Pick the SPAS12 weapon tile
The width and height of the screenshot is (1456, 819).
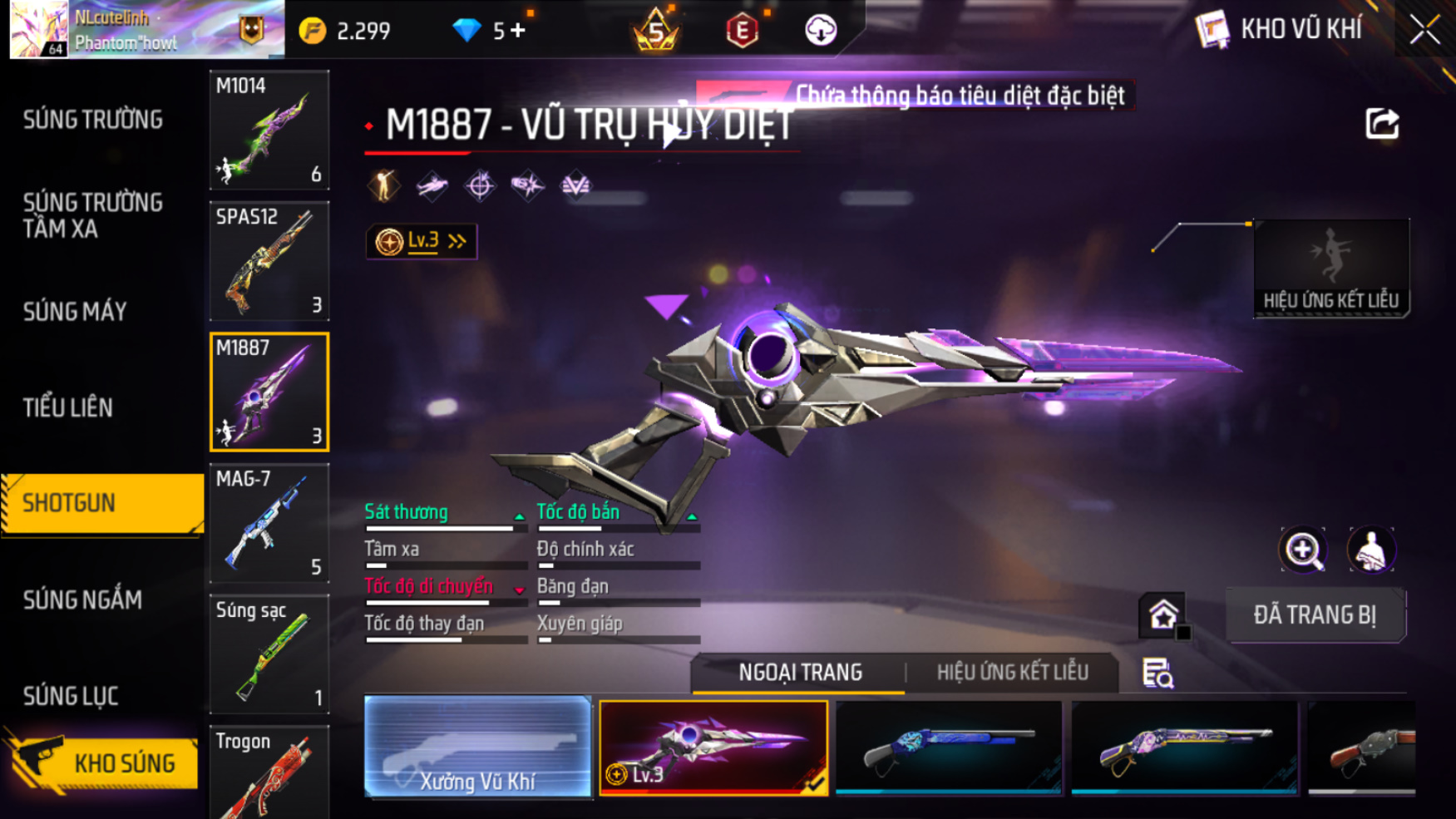coord(269,261)
